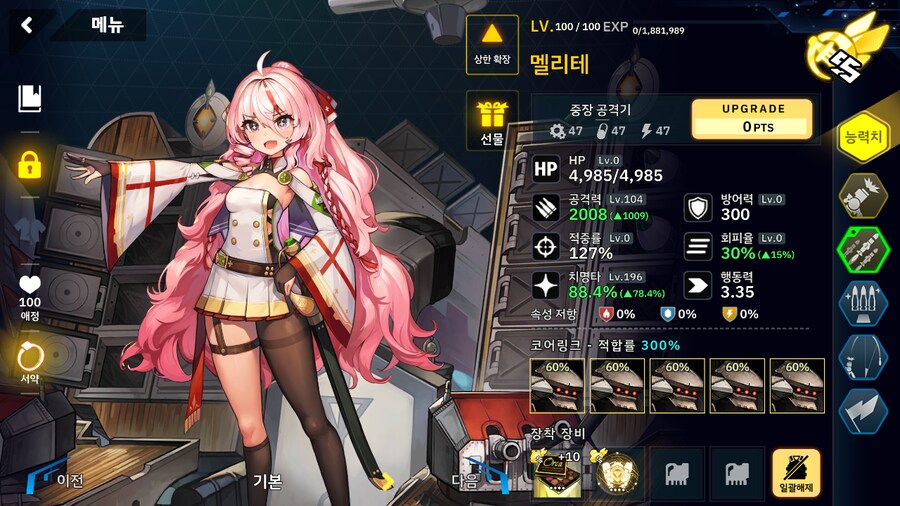Select the green hexagon missiles tab

tap(862, 248)
